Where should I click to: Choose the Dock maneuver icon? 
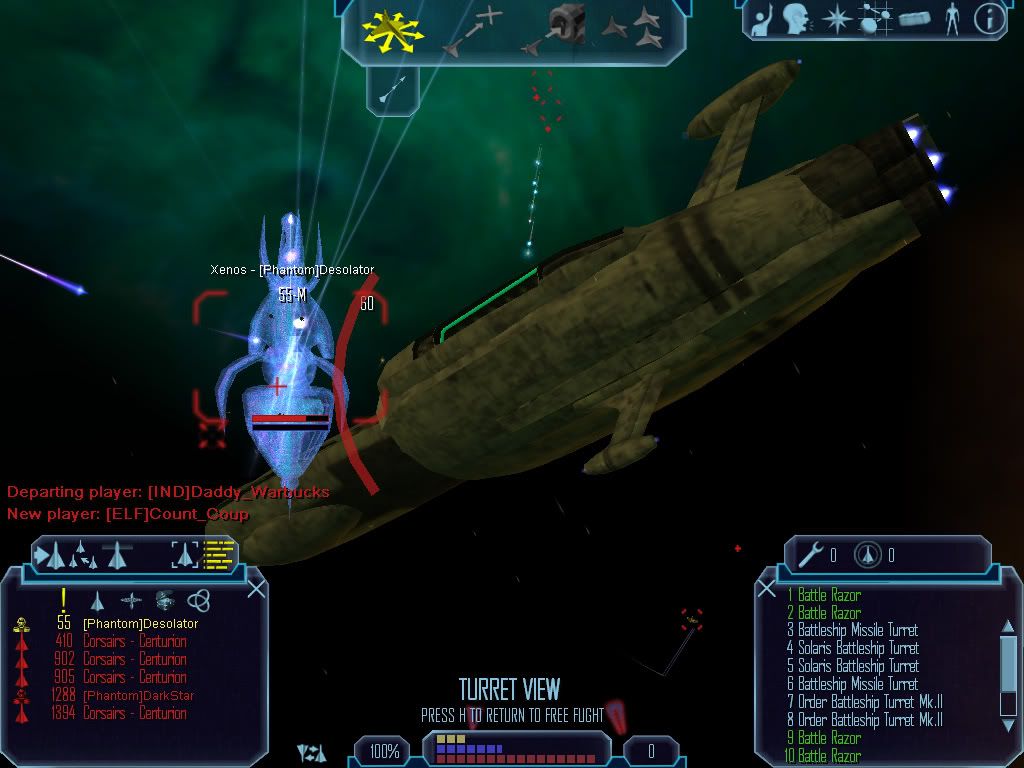pos(556,28)
